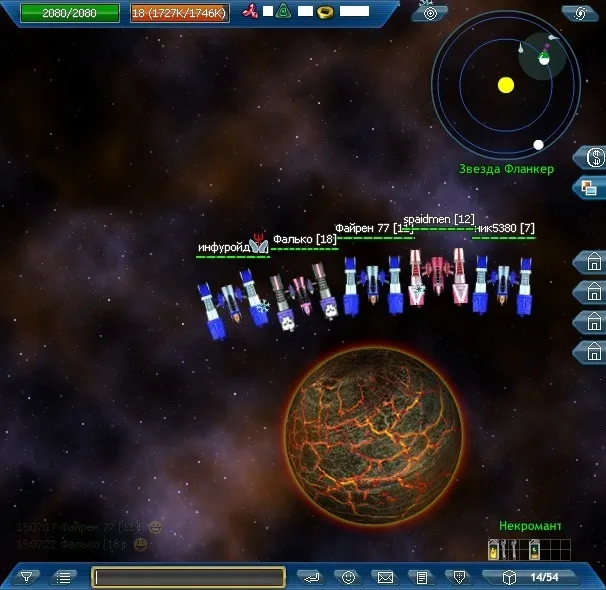Open the cargo hold 14/54 button
This screenshot has height=590, width=606.
(530, 577)
